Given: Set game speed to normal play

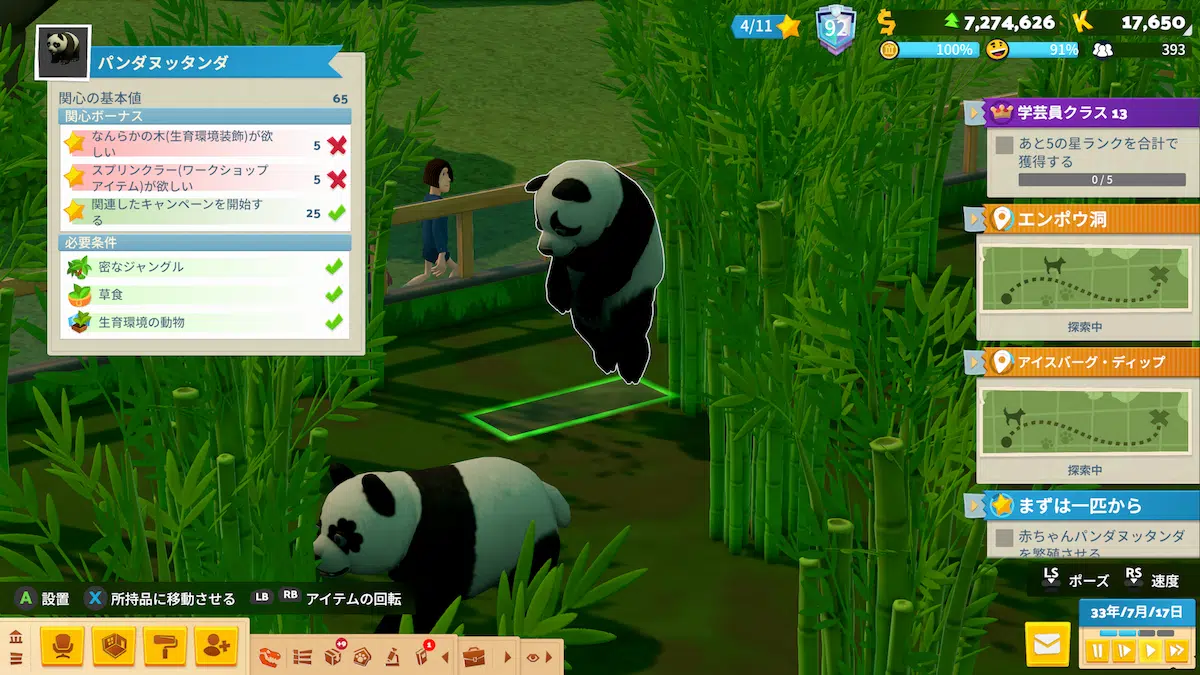Looking at the screenshot, I should point(1150,651).
